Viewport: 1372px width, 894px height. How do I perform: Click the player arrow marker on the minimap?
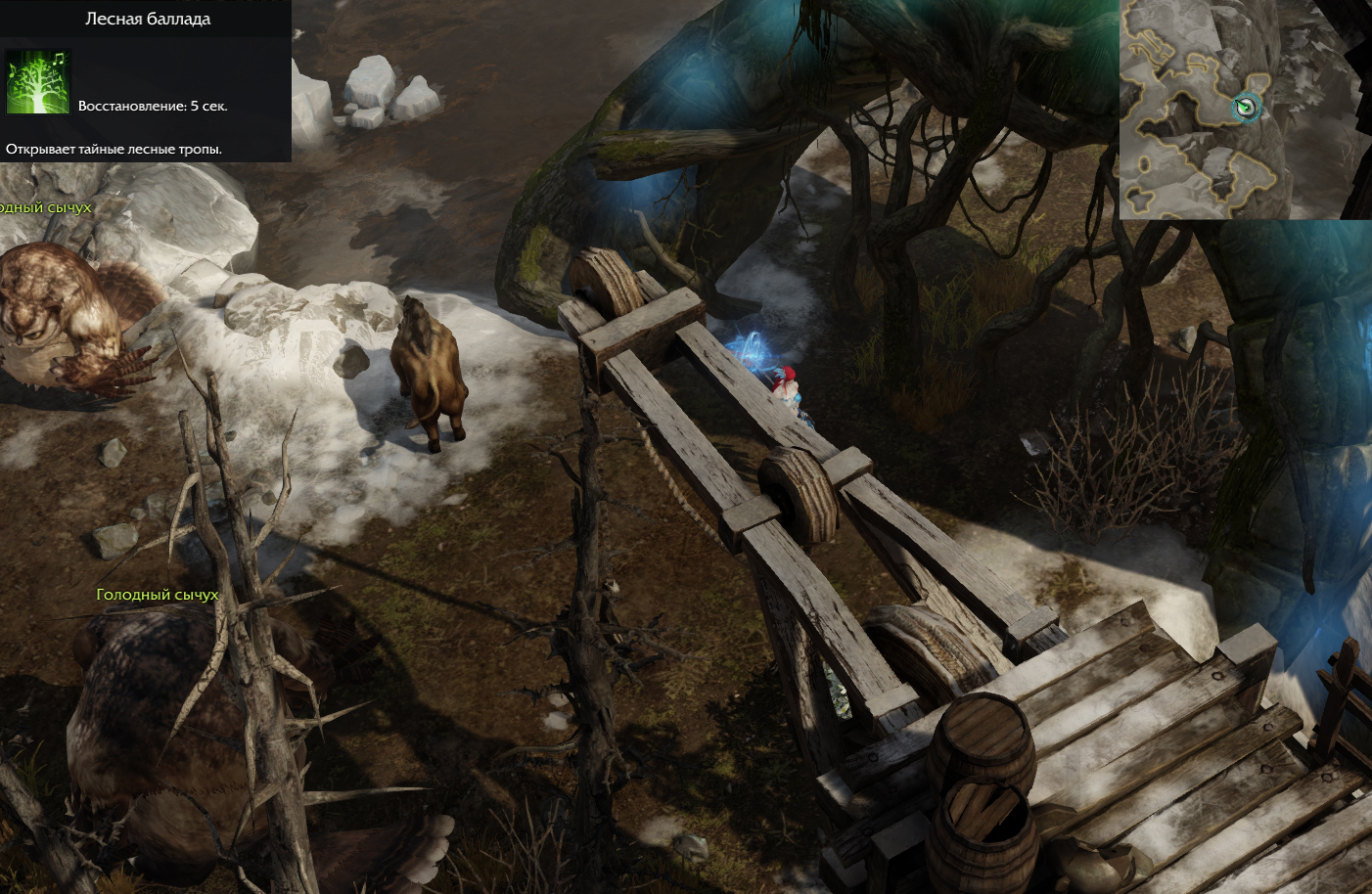[x=1244, y=108]
